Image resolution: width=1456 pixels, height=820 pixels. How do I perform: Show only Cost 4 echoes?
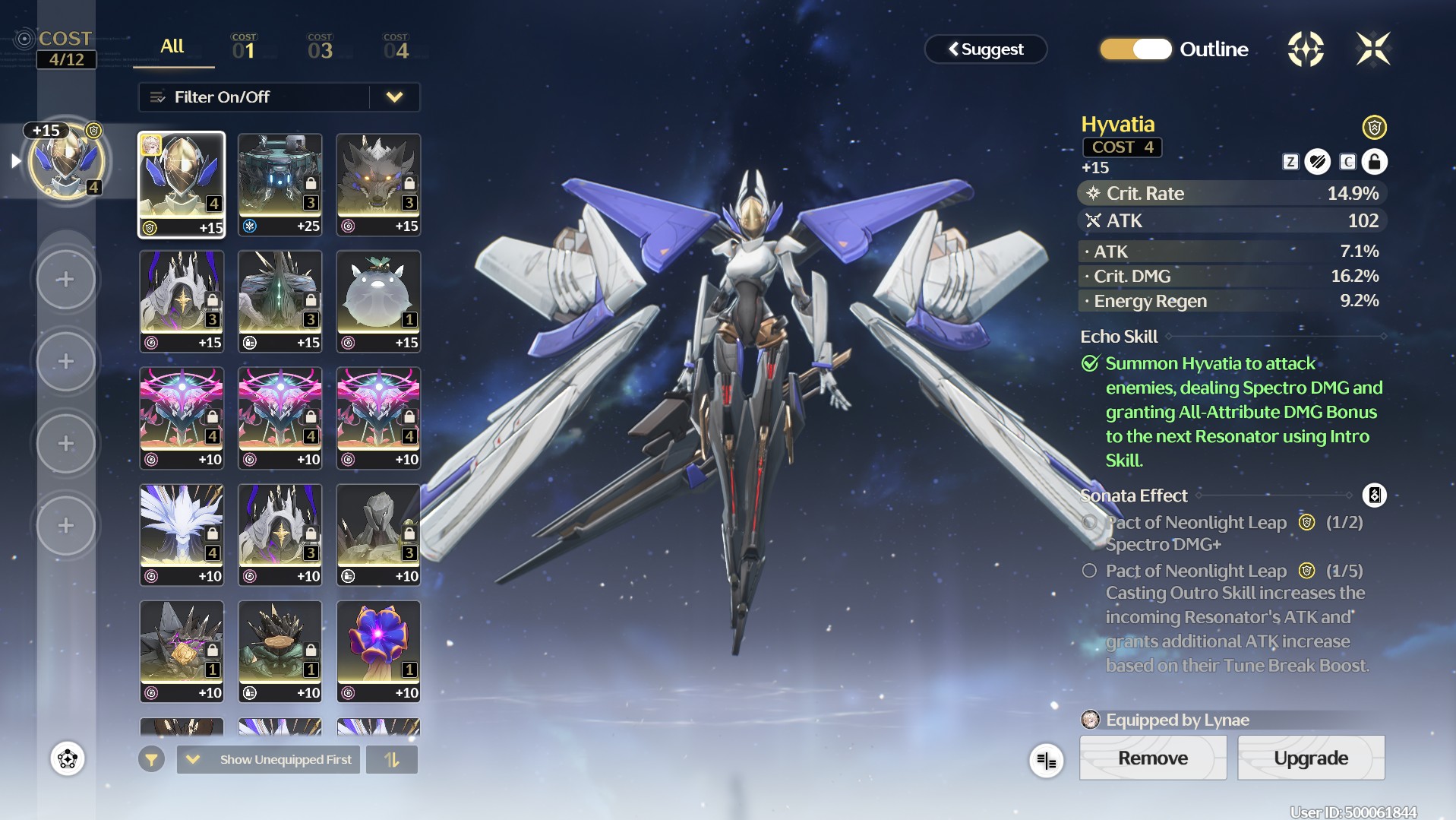[396, 47]
